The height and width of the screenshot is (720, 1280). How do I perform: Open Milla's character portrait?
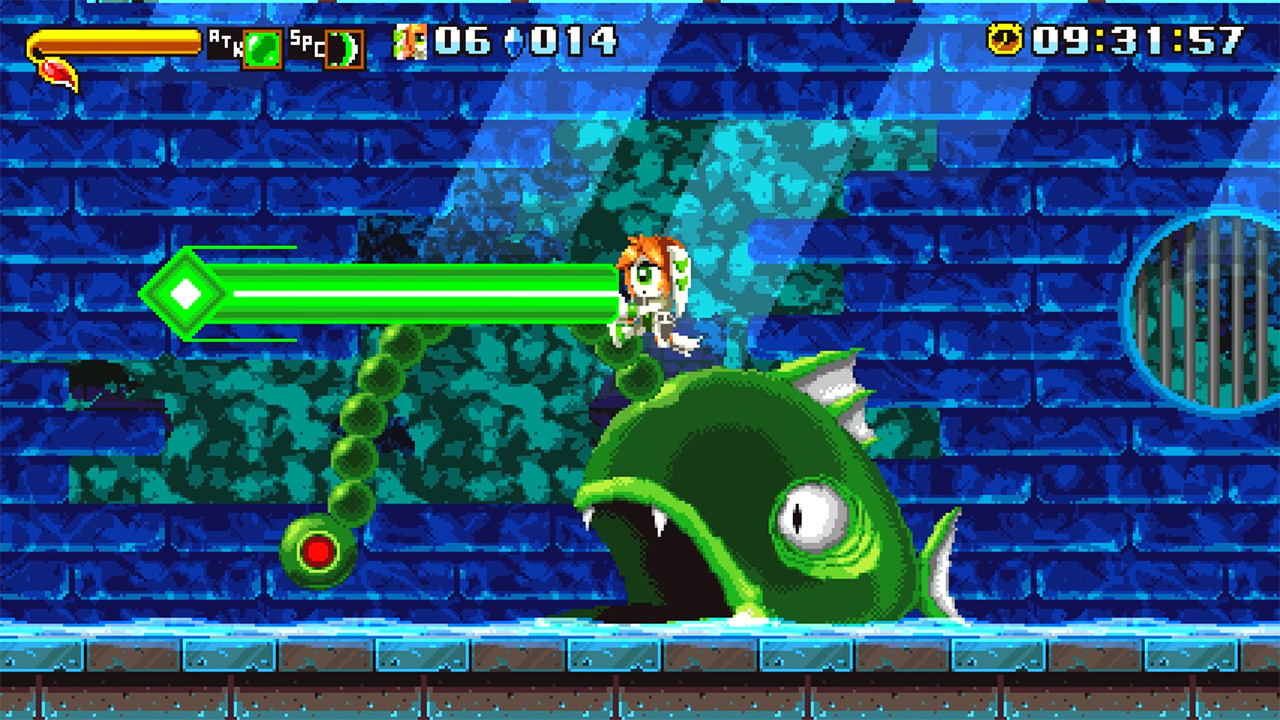[x=411, y=42]
